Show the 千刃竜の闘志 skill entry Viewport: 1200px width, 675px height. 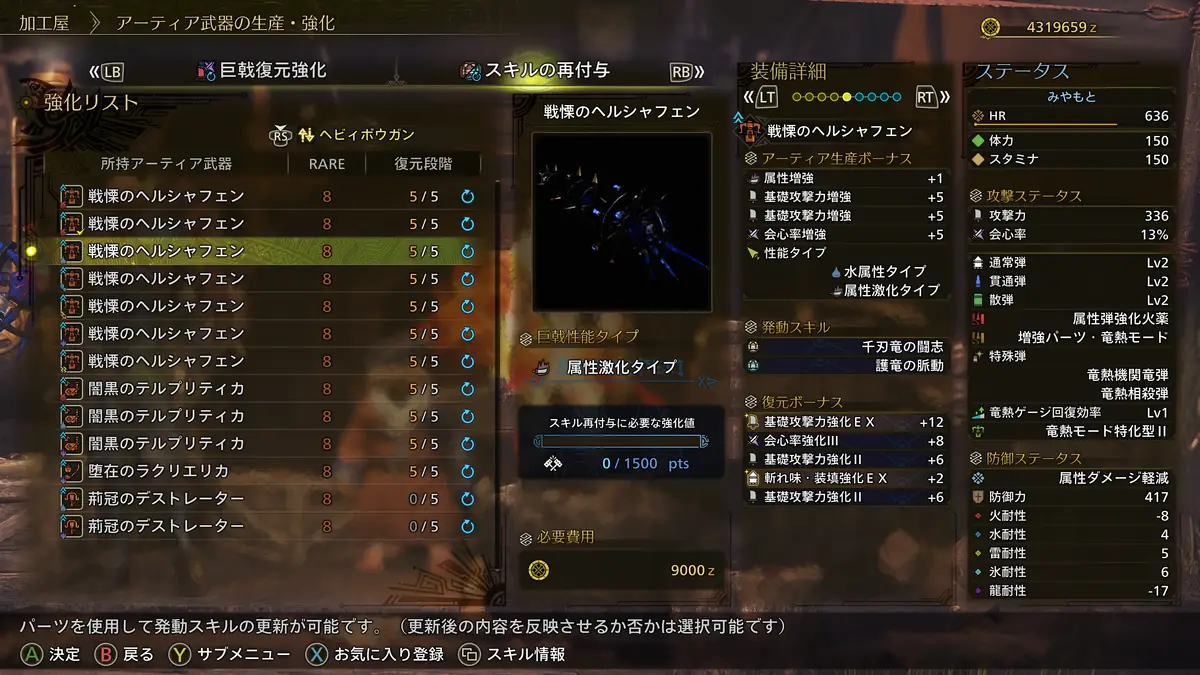(x=846, y=347)
